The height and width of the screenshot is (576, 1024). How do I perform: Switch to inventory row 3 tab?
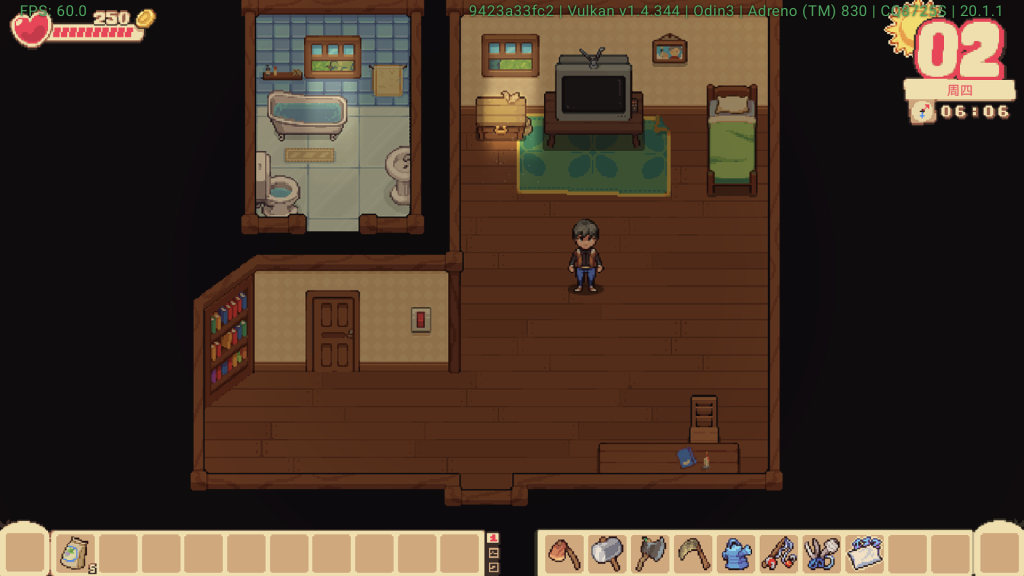(x=492, y=567)
